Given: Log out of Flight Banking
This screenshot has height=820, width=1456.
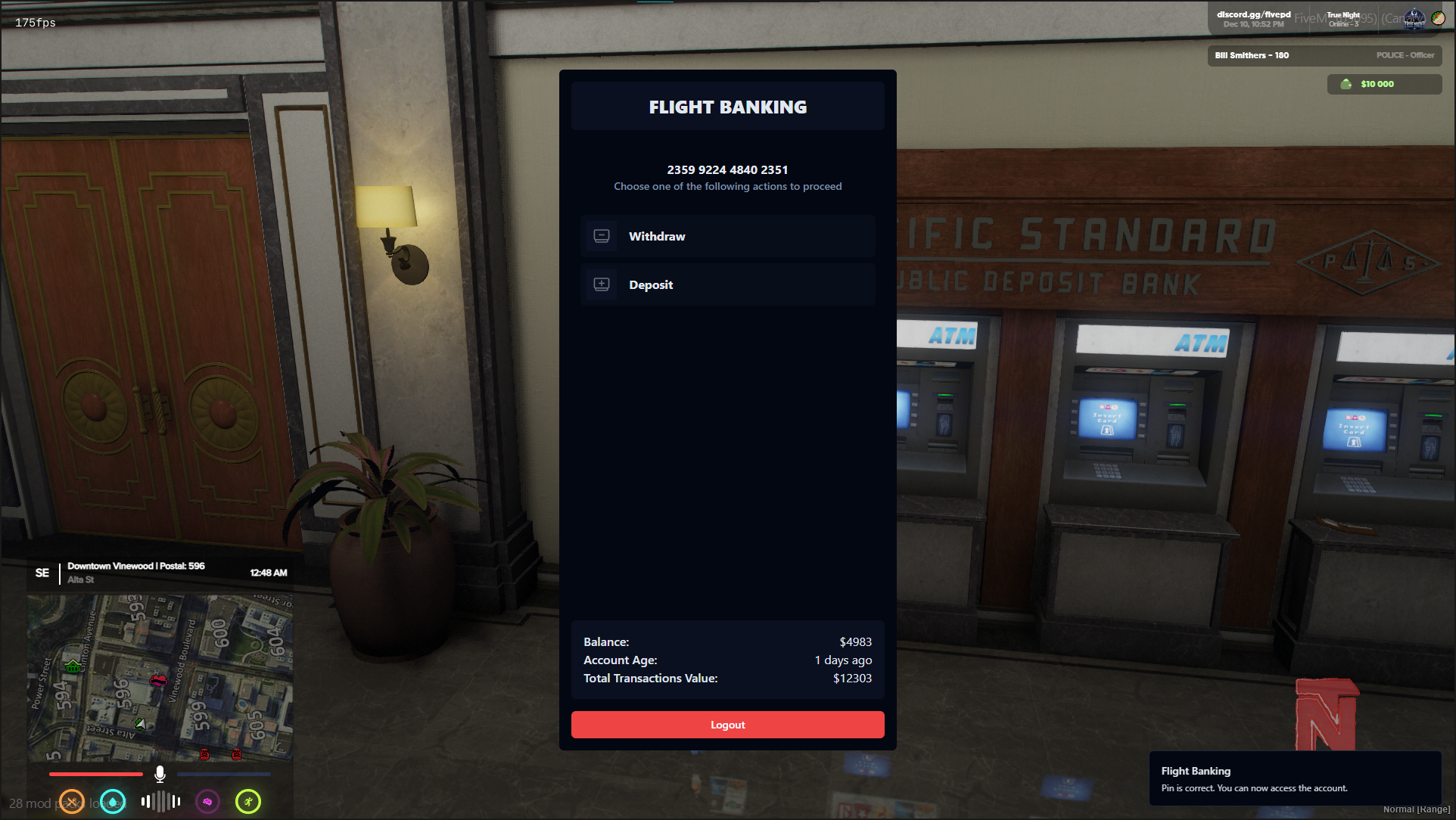Looking at the screenshot, I should [x=727, y=725].
